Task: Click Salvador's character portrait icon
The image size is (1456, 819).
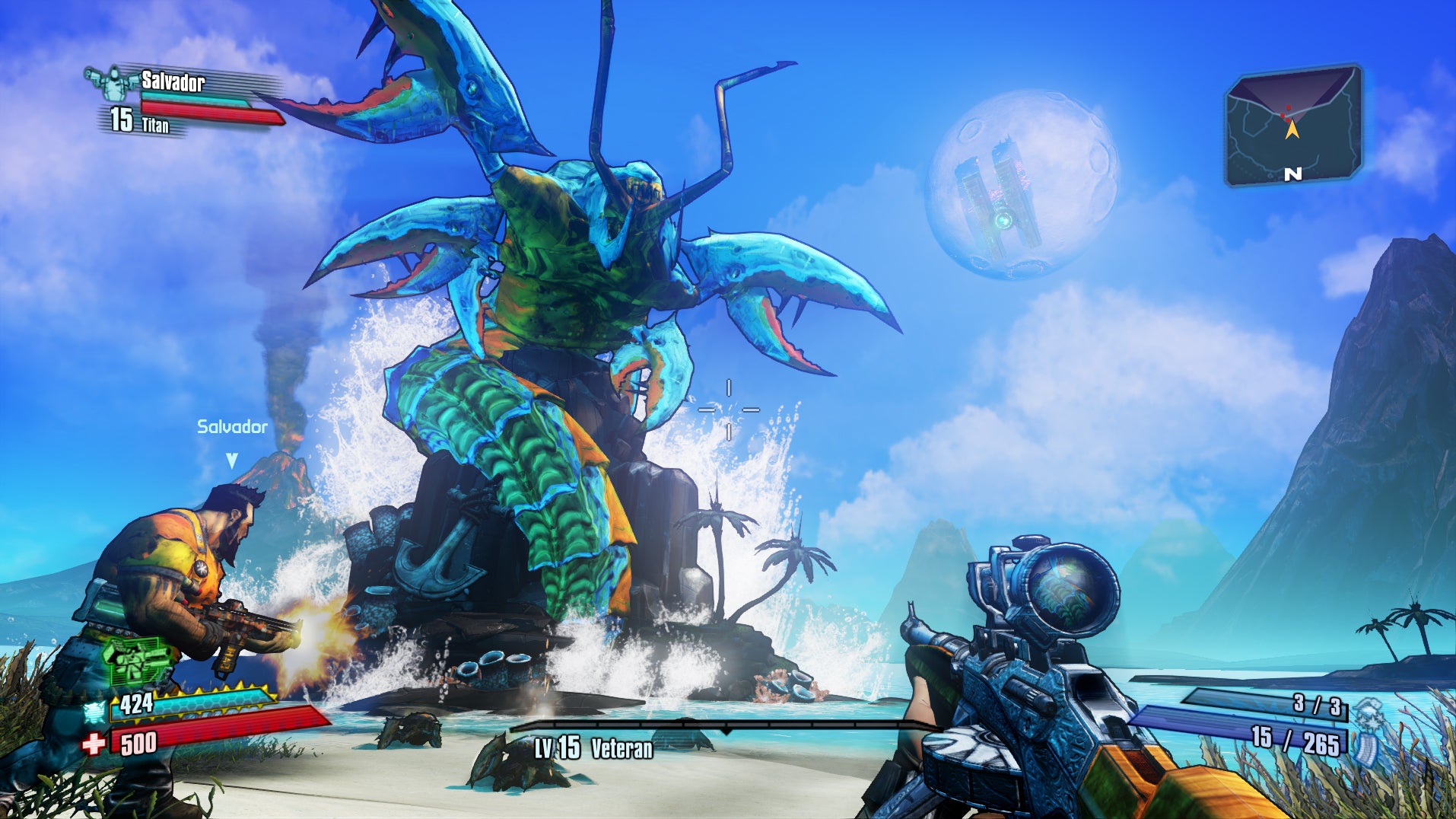Action: pos(113,84)
